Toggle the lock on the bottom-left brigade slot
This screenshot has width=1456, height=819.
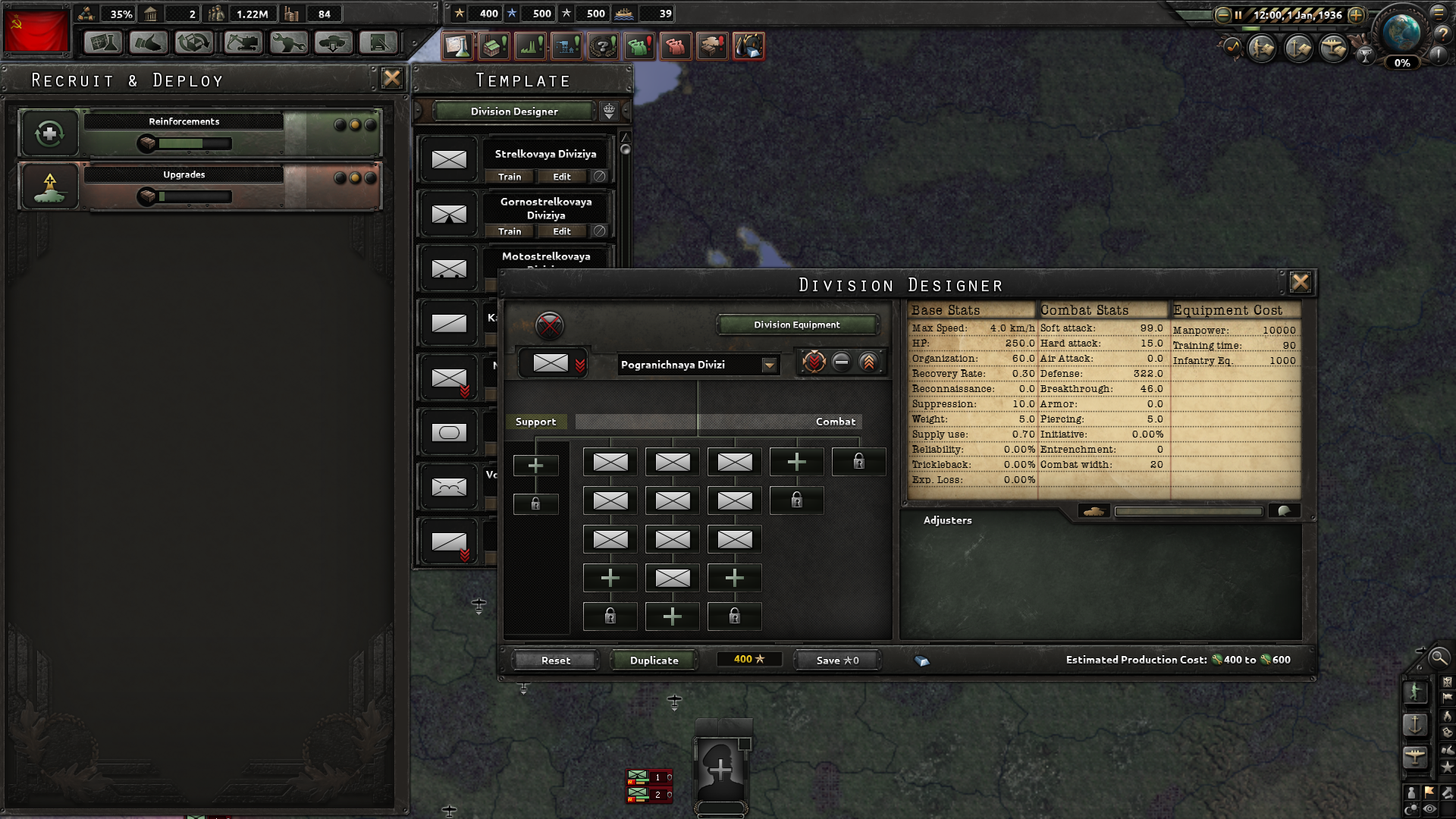pos(610,616)
